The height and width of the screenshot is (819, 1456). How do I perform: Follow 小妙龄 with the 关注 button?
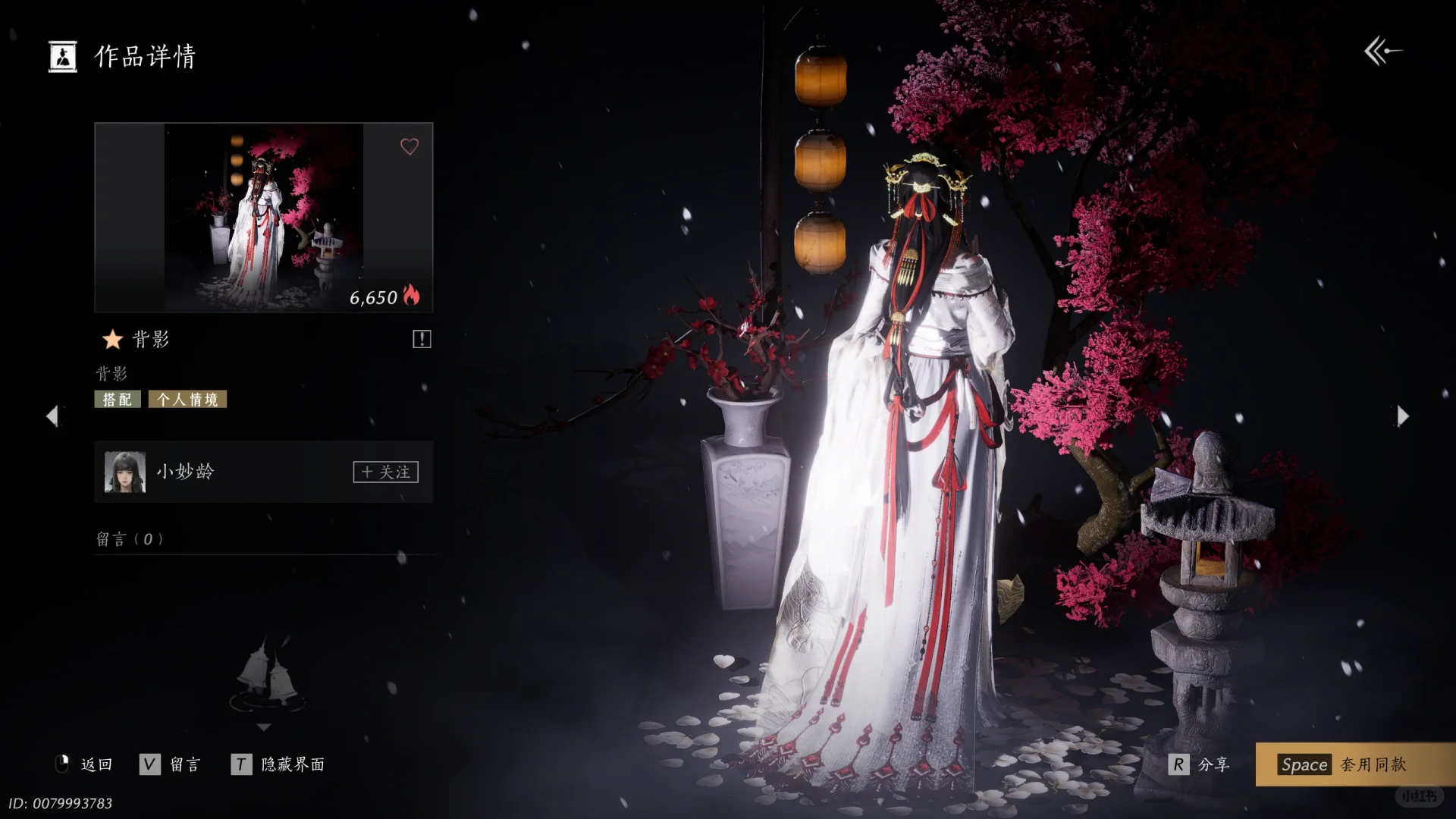click(x=385, y=472)
